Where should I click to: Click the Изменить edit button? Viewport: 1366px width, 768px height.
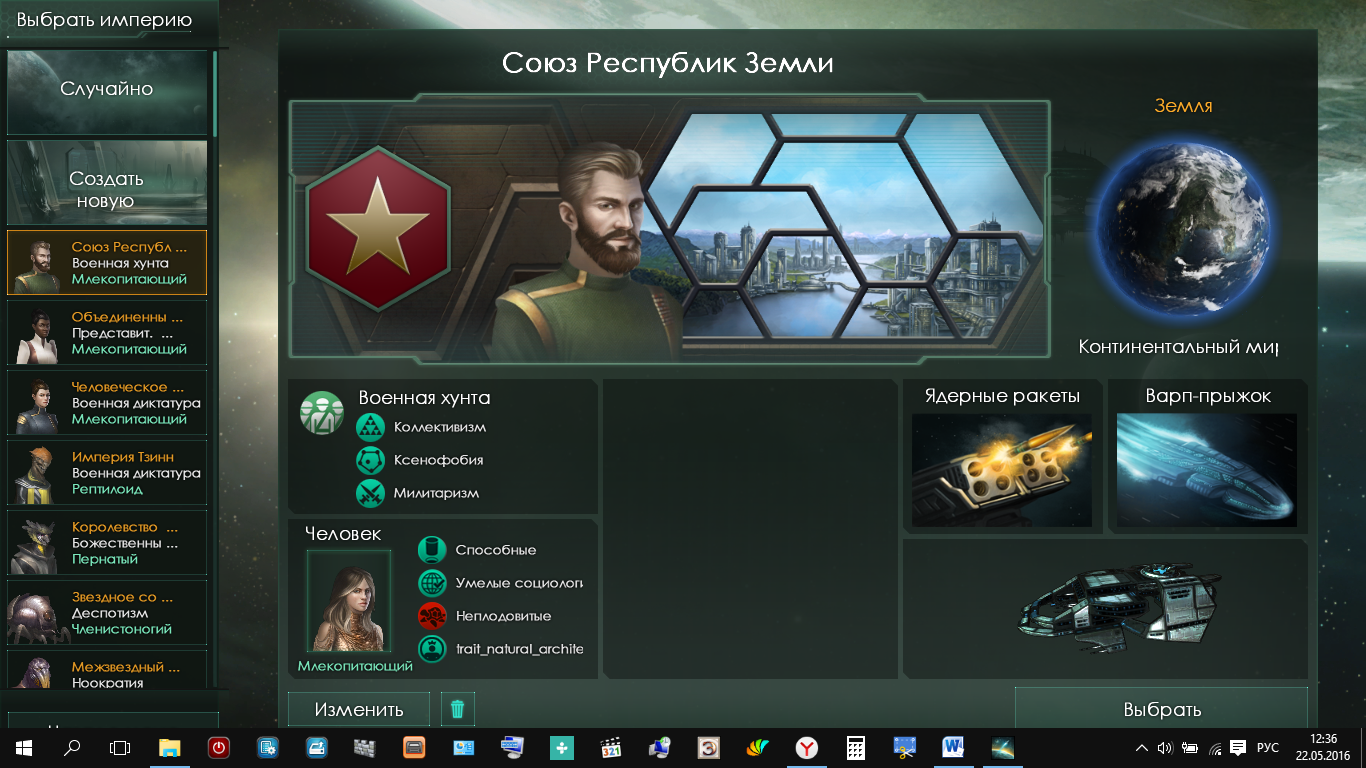click(x=359, y=709)
